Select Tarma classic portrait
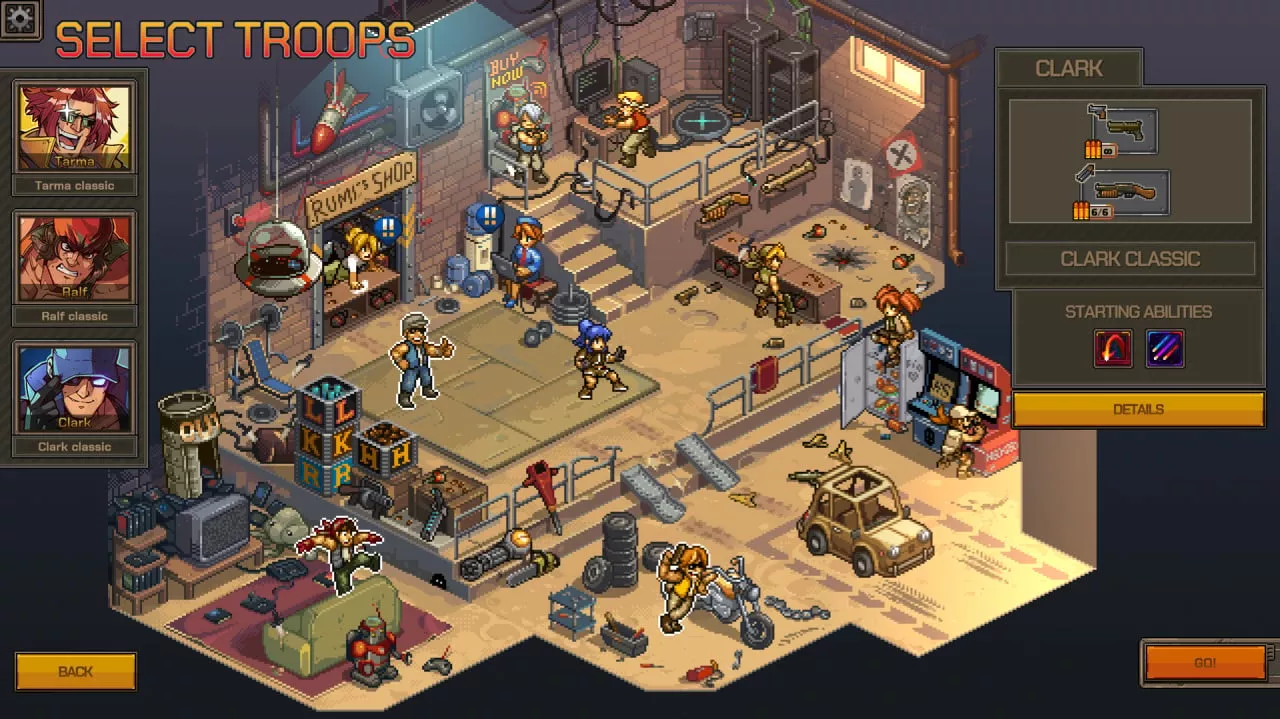Viewport: 1280px width, 719px height. point(74,128)
